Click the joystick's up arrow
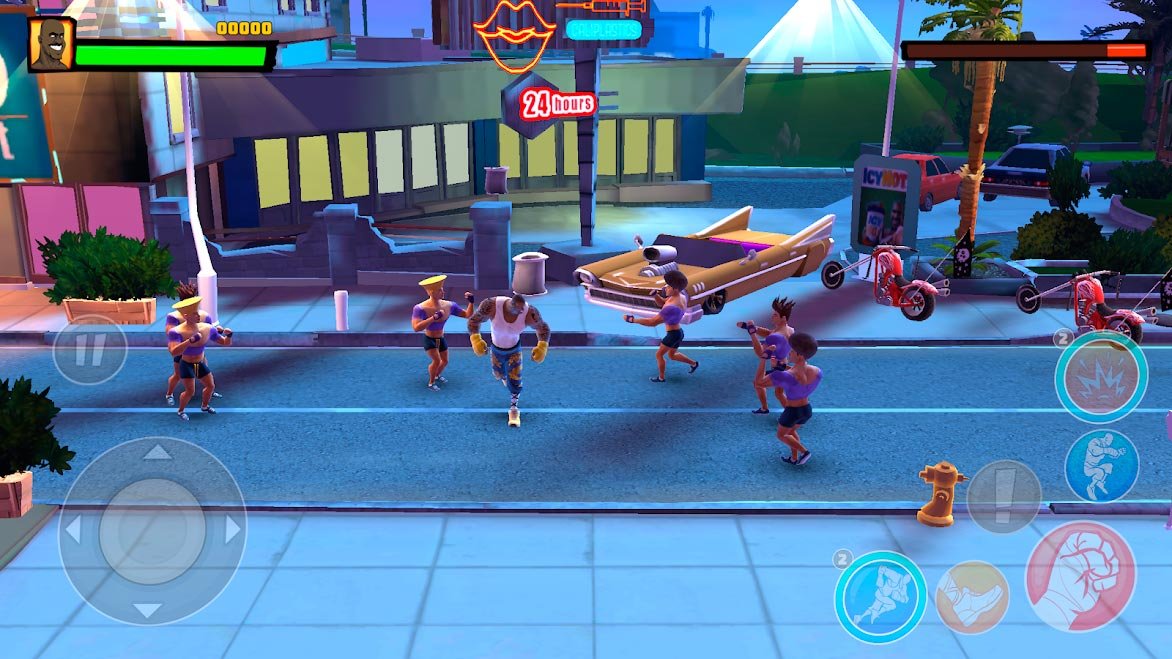The width and height of the screenshot is (1172, 659). pyautogui.click(x=155, y=453)
